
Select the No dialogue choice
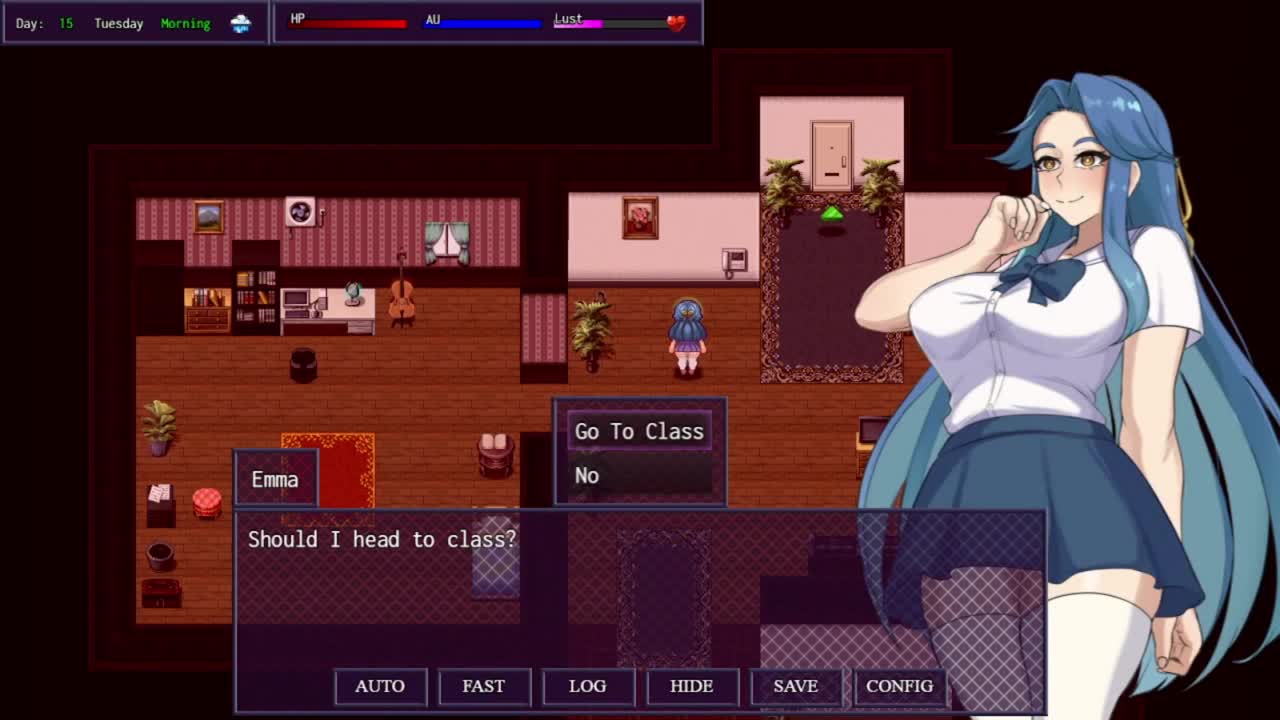[x=639, y=475]
